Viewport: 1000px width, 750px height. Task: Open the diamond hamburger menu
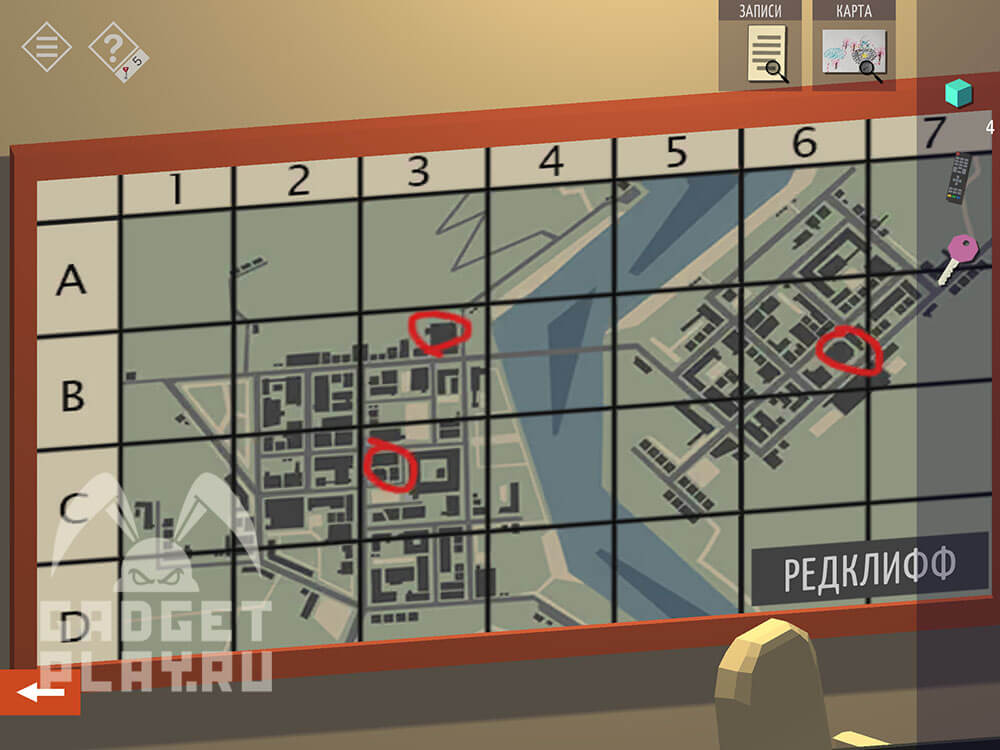(46, 46)
